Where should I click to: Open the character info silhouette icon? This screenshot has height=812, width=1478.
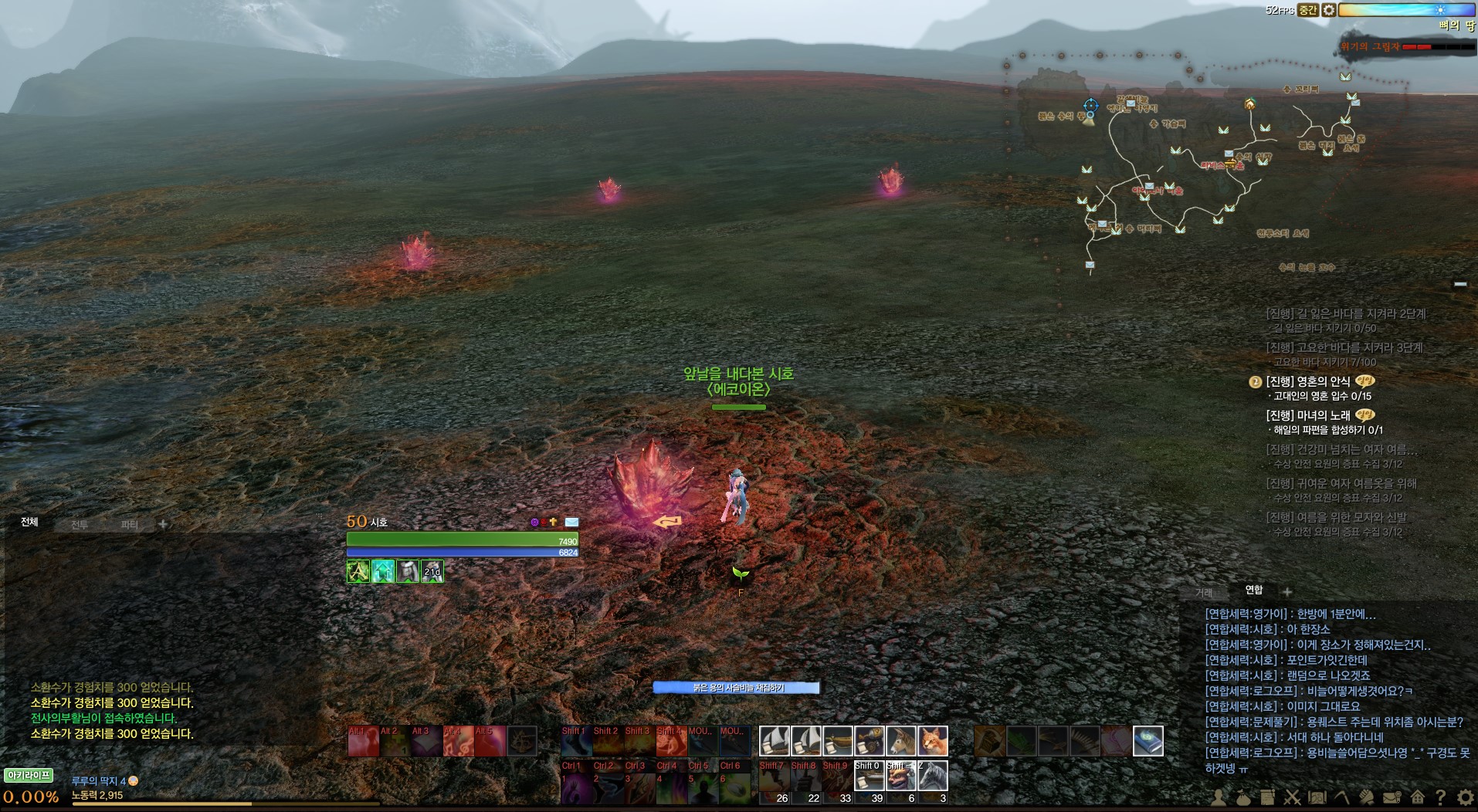[x=1218, y=797]
